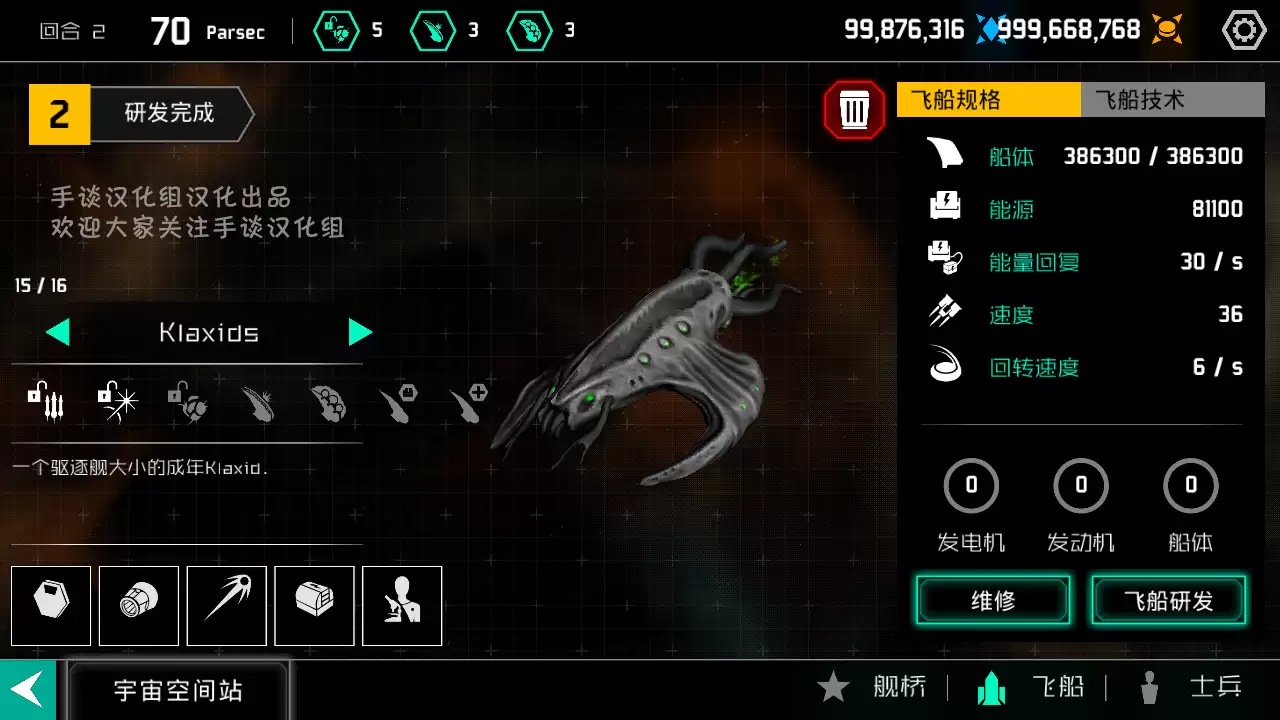Viewport: 1280px width, 720px height.
Task: Click the right arrow next to Klaxids
Action: pyautogui.click(x=361, y=332)
